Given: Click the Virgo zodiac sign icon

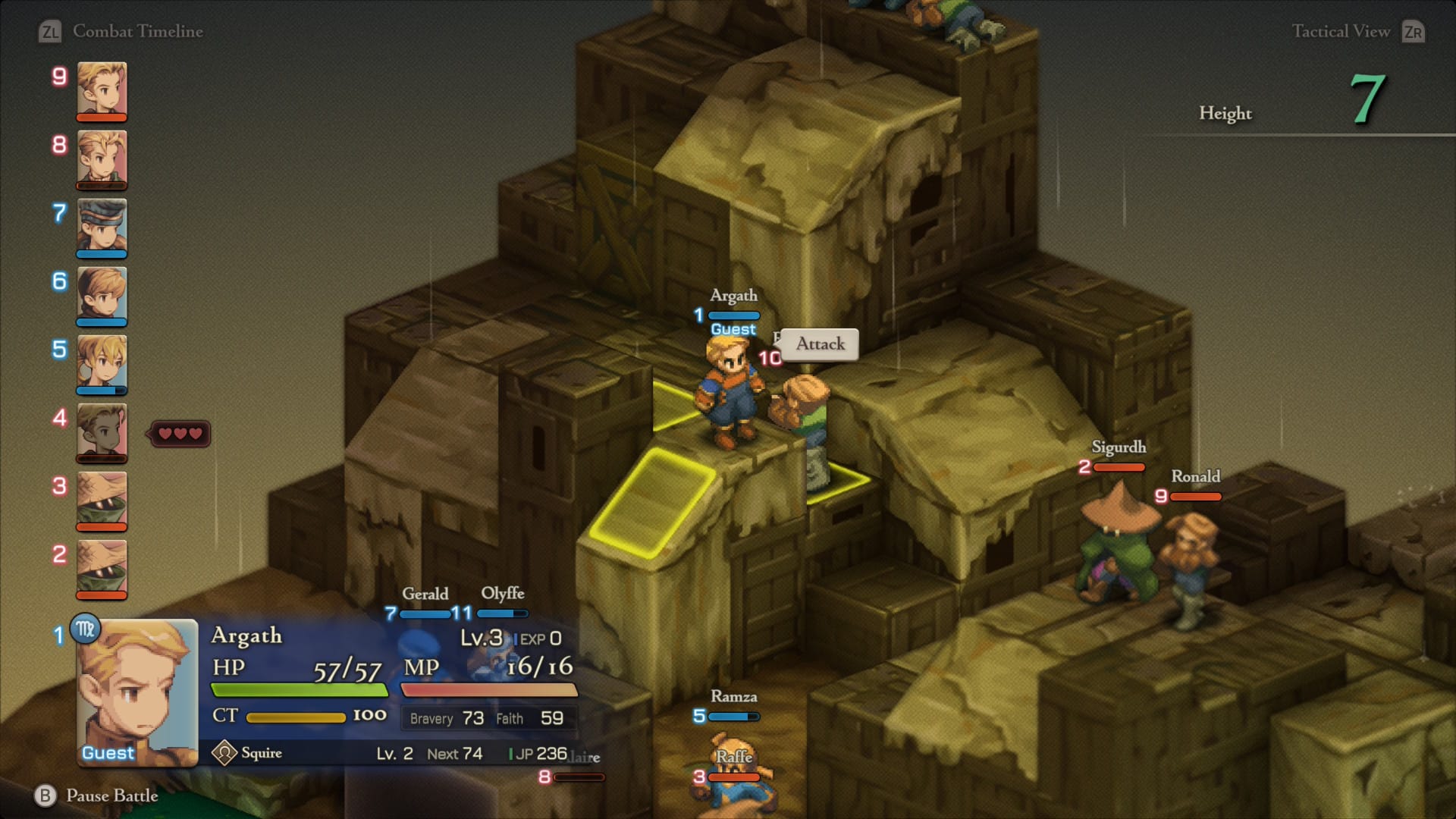Looking at the screenshot, I should (85, 629).
